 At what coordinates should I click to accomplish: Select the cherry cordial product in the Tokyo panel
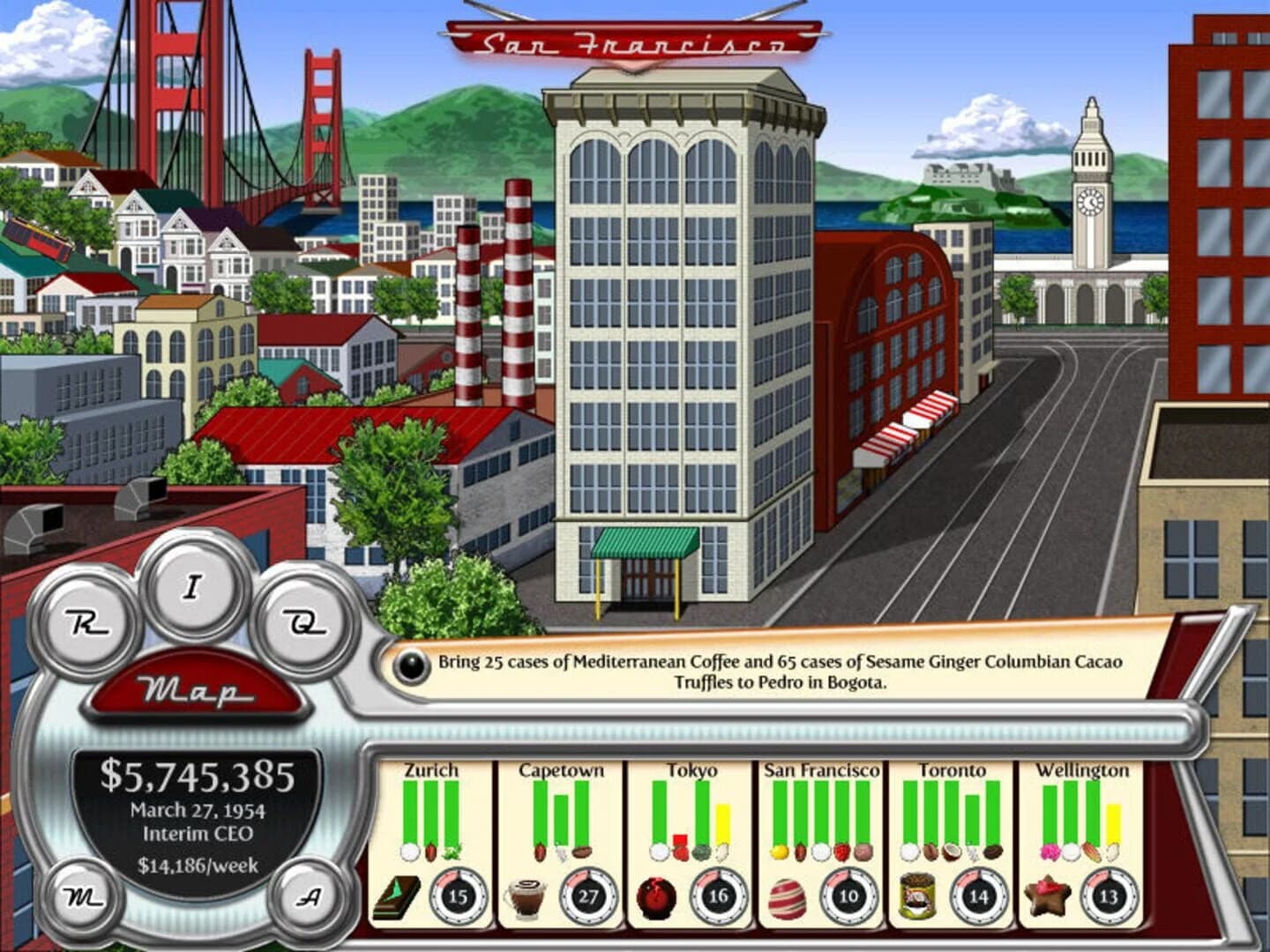658,896
